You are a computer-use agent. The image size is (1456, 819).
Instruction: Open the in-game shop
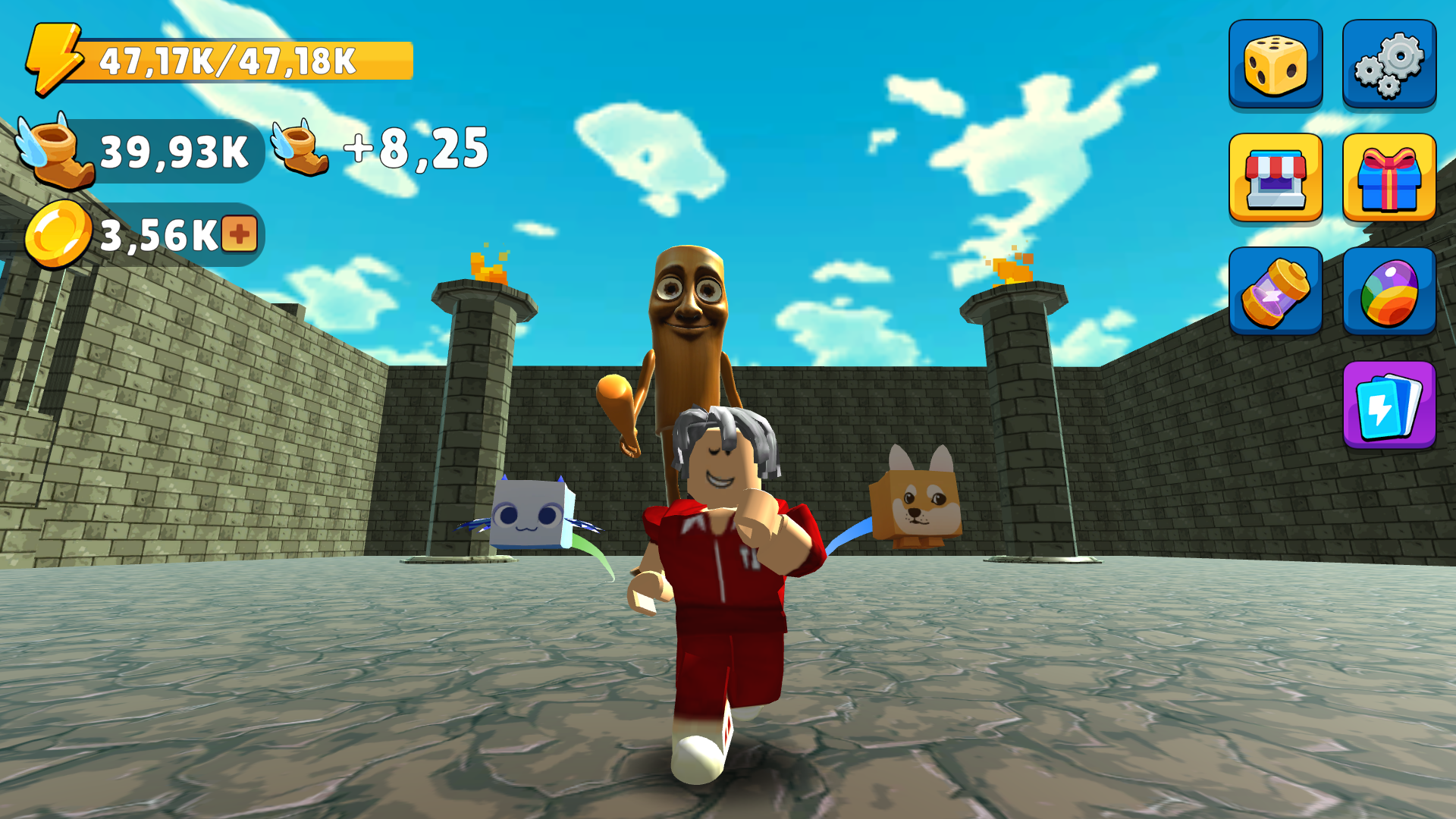pyautogui.click(x=1275, y=177)
